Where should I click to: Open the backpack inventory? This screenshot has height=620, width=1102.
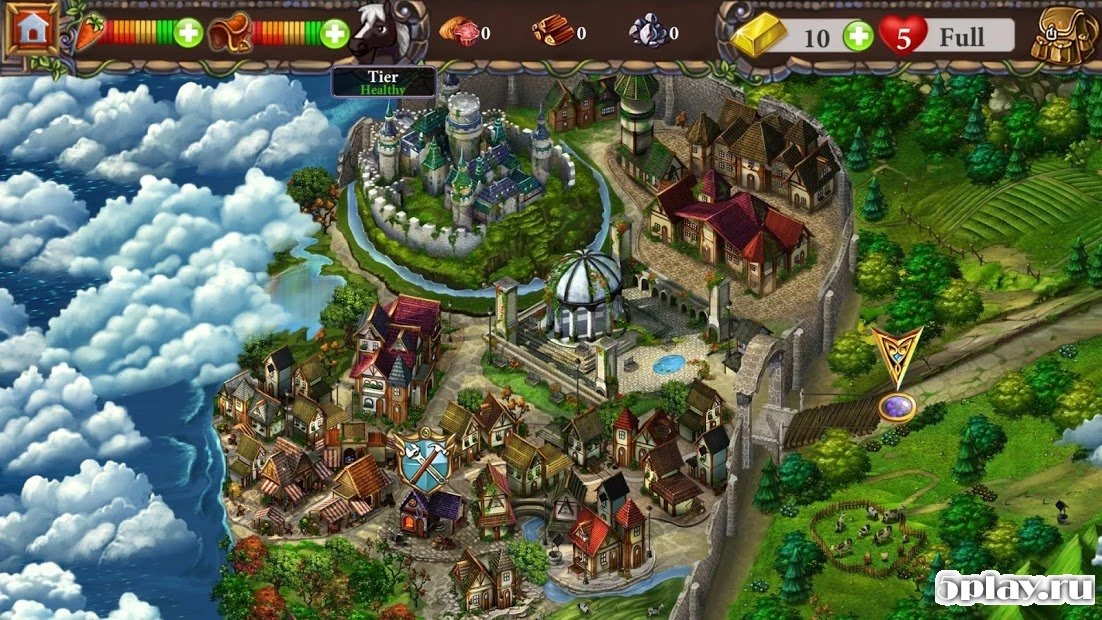(x=1066, y=36)
